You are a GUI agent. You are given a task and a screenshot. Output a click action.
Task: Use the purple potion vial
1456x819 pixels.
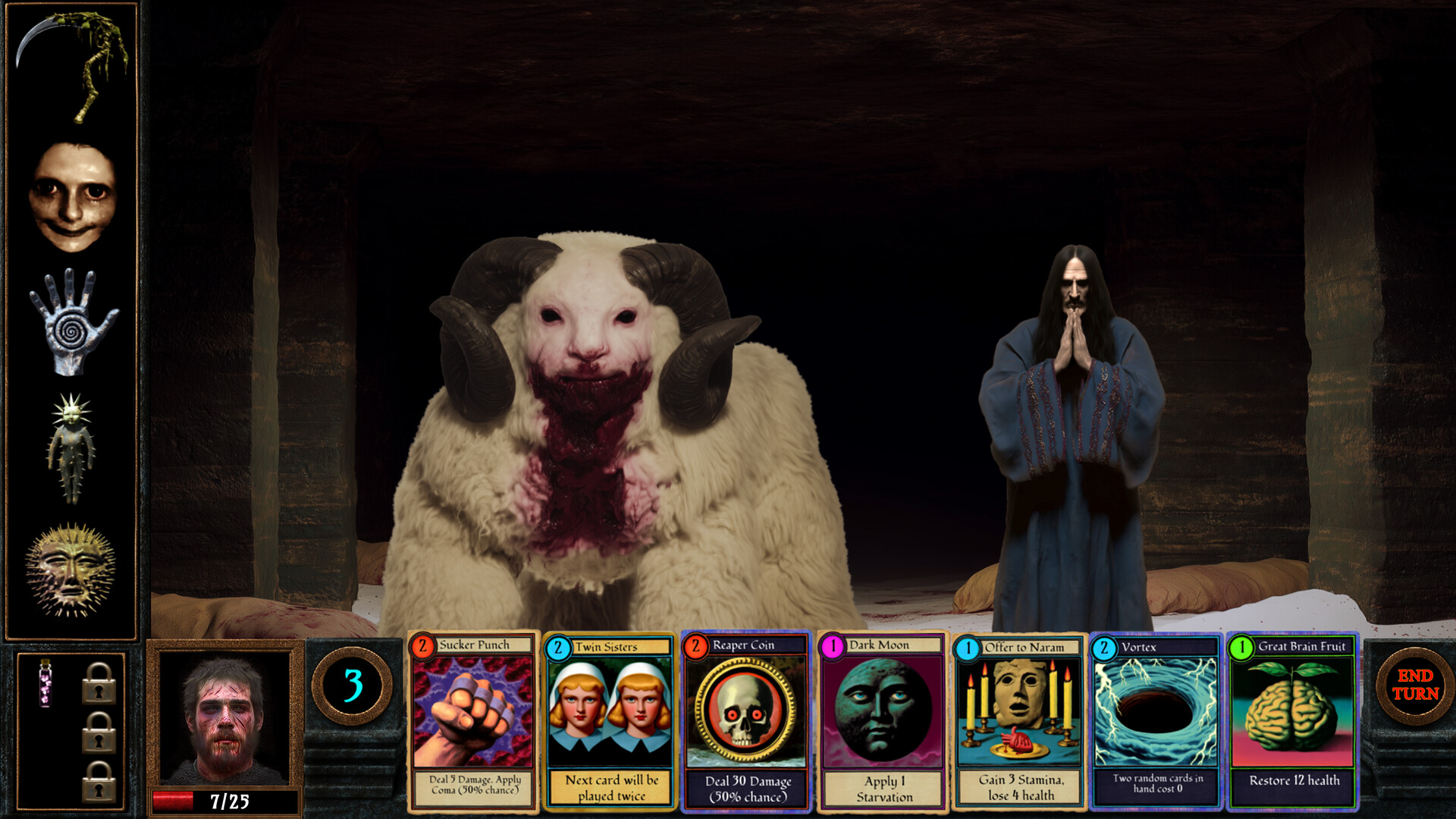point(45,682)
